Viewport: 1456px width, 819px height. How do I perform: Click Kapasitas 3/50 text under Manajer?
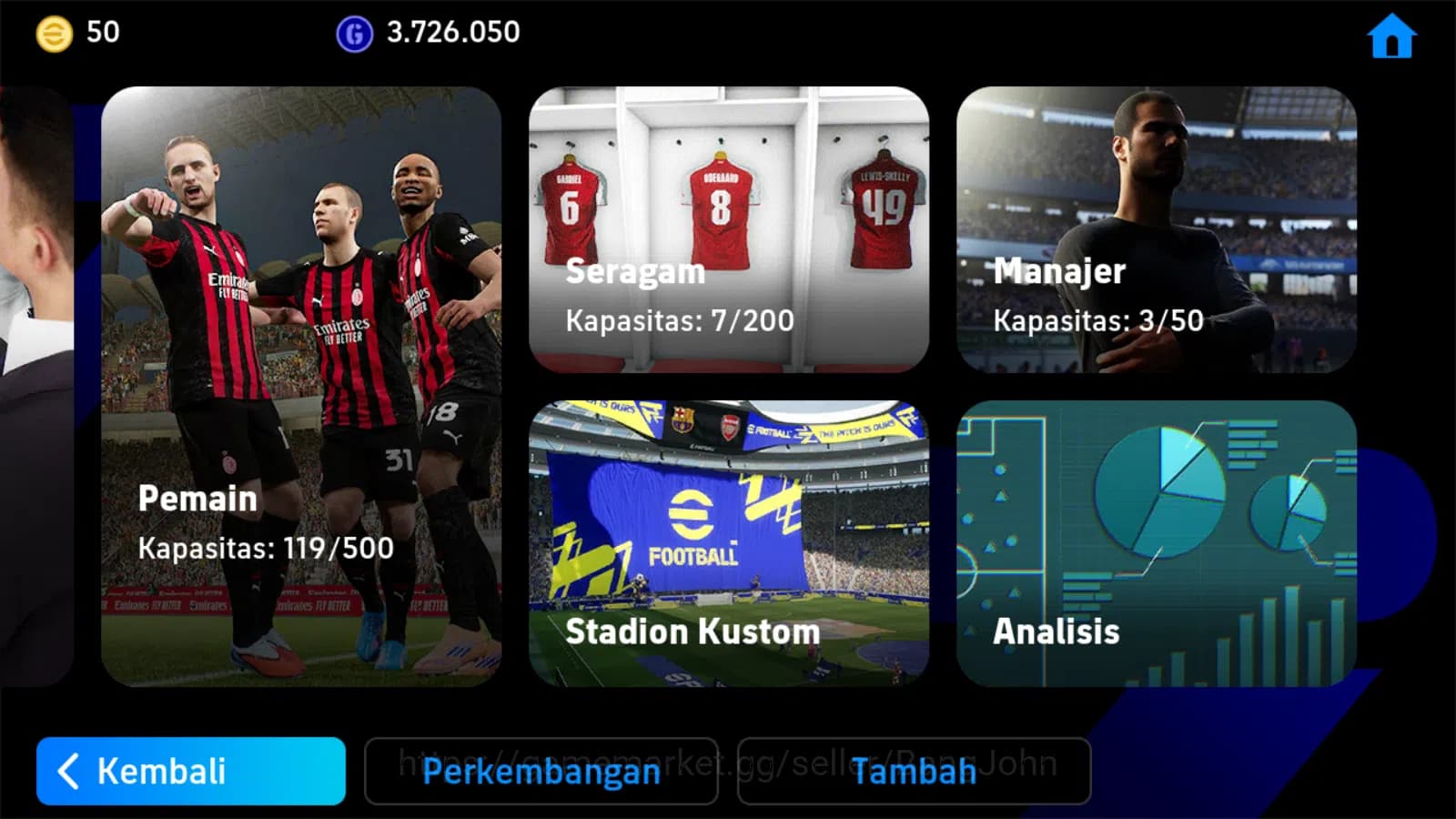point(1098,320)
